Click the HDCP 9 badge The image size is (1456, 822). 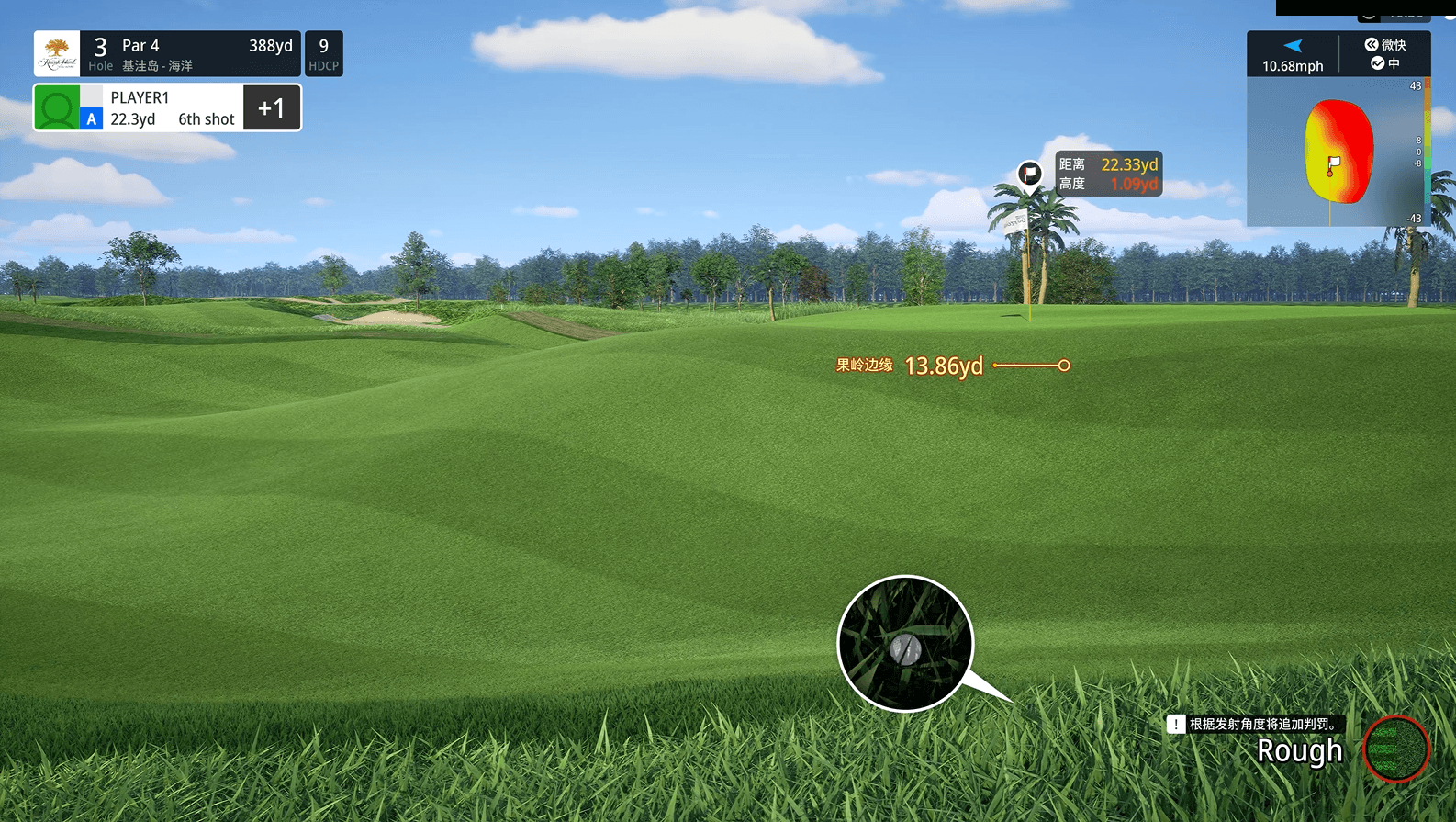click(x=323, y=54)
